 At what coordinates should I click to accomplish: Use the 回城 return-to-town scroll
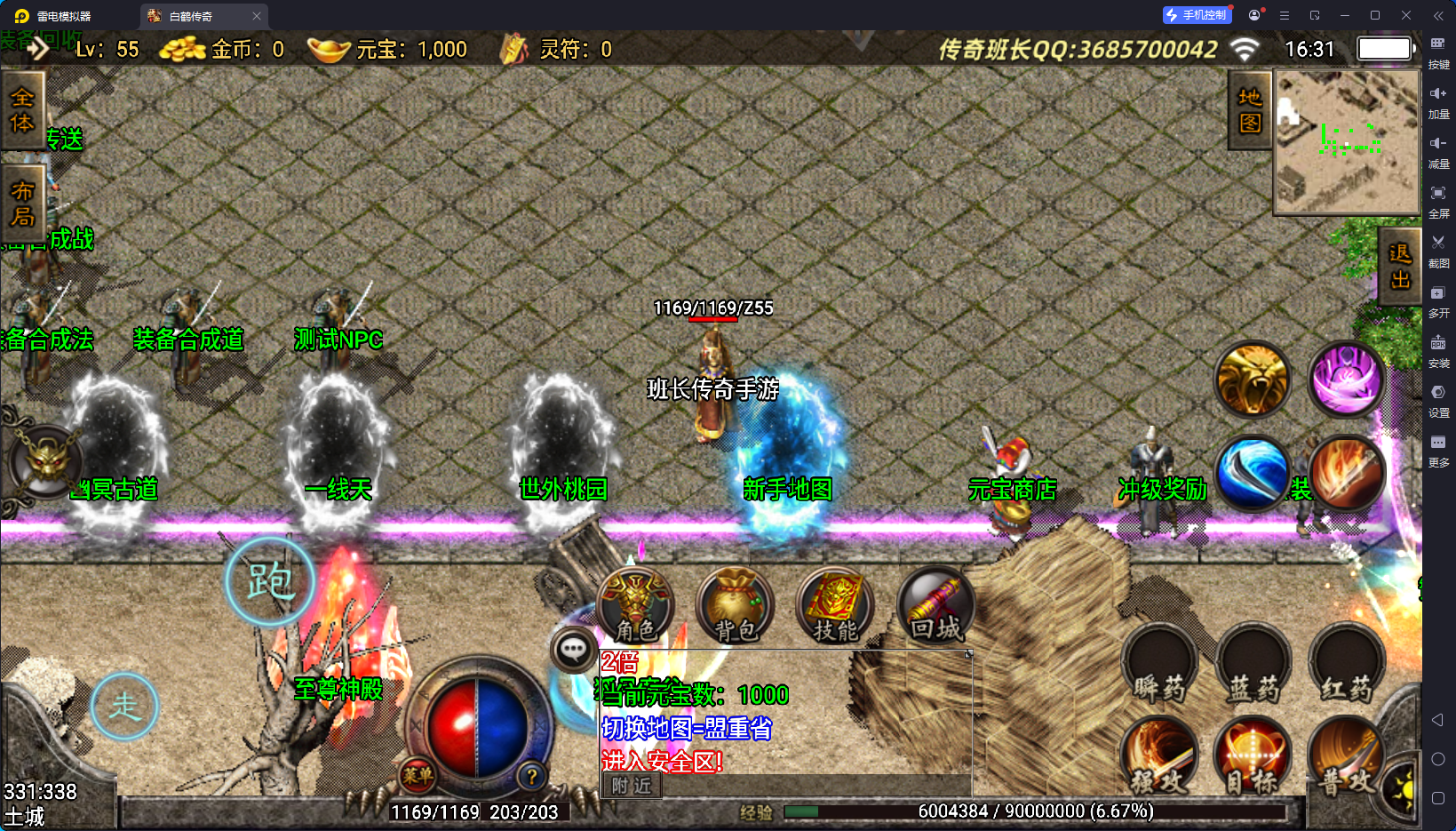pos(935,606)
